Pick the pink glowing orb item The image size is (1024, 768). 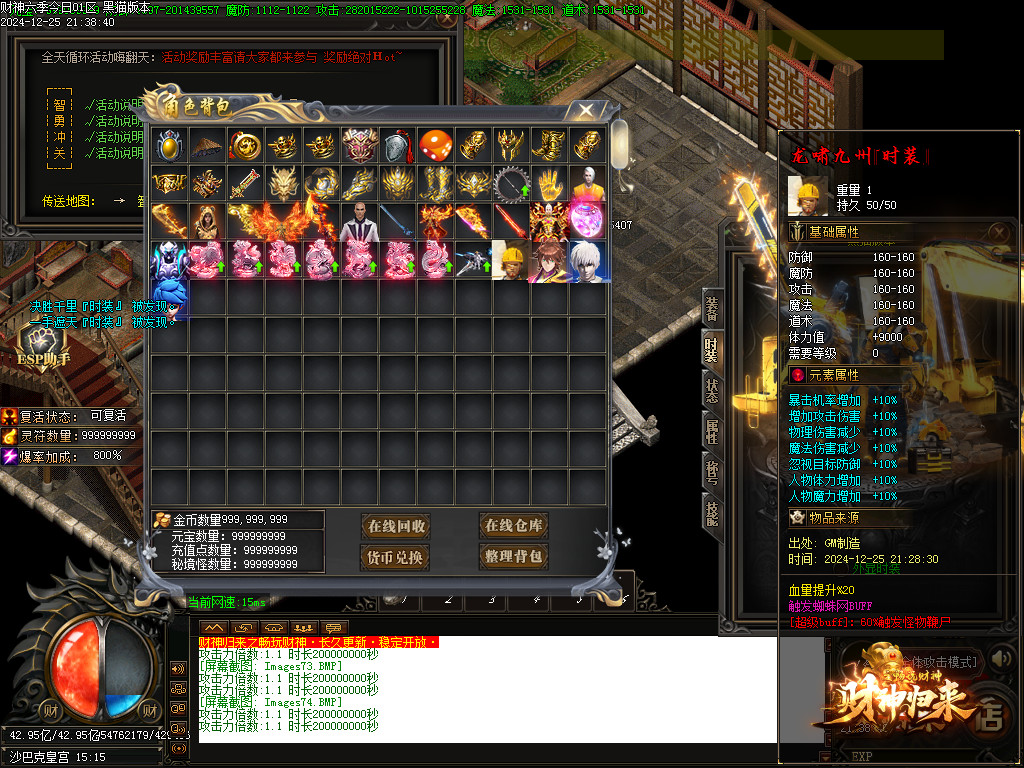coord(587,222)
